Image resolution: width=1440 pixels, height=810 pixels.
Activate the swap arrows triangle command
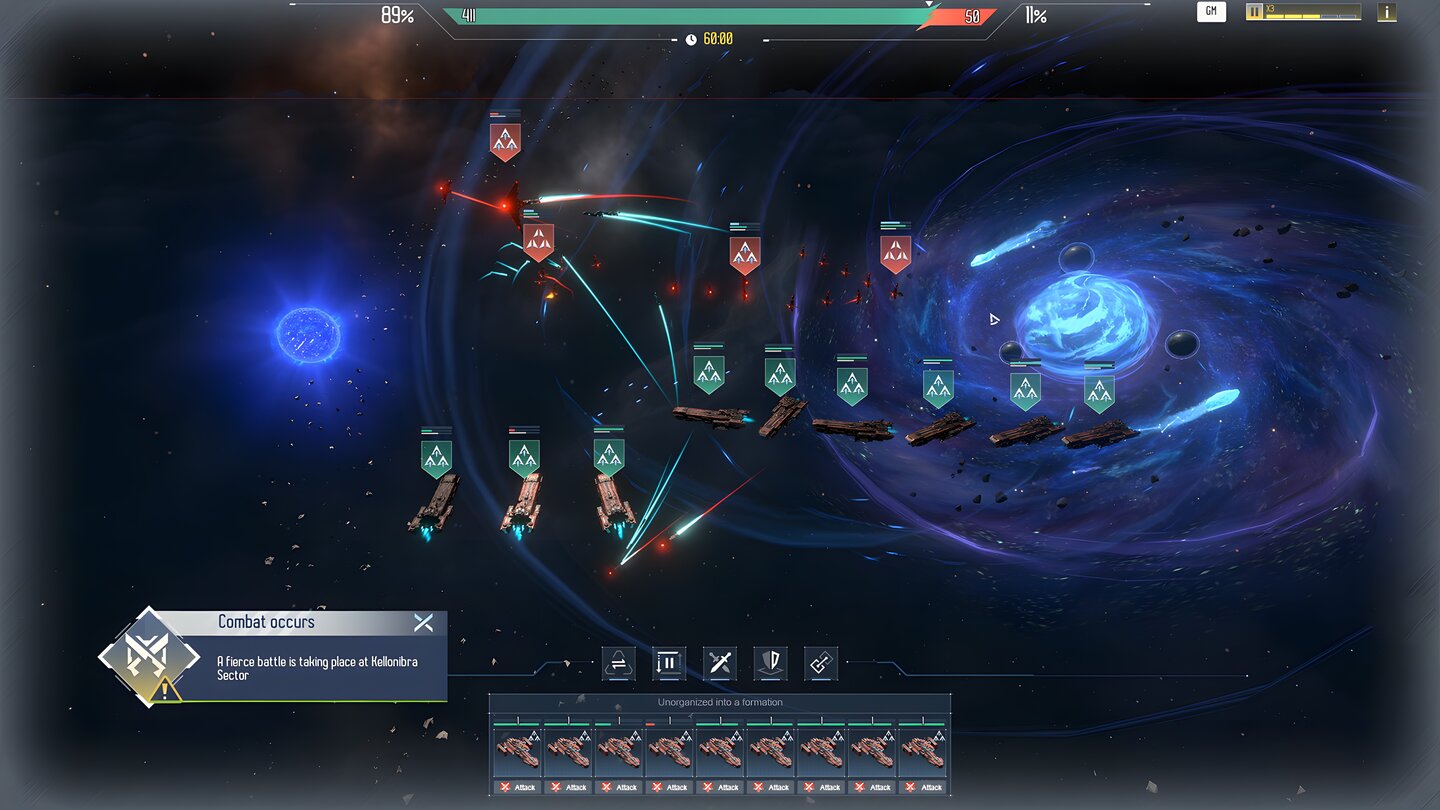(x=618, y=664)
